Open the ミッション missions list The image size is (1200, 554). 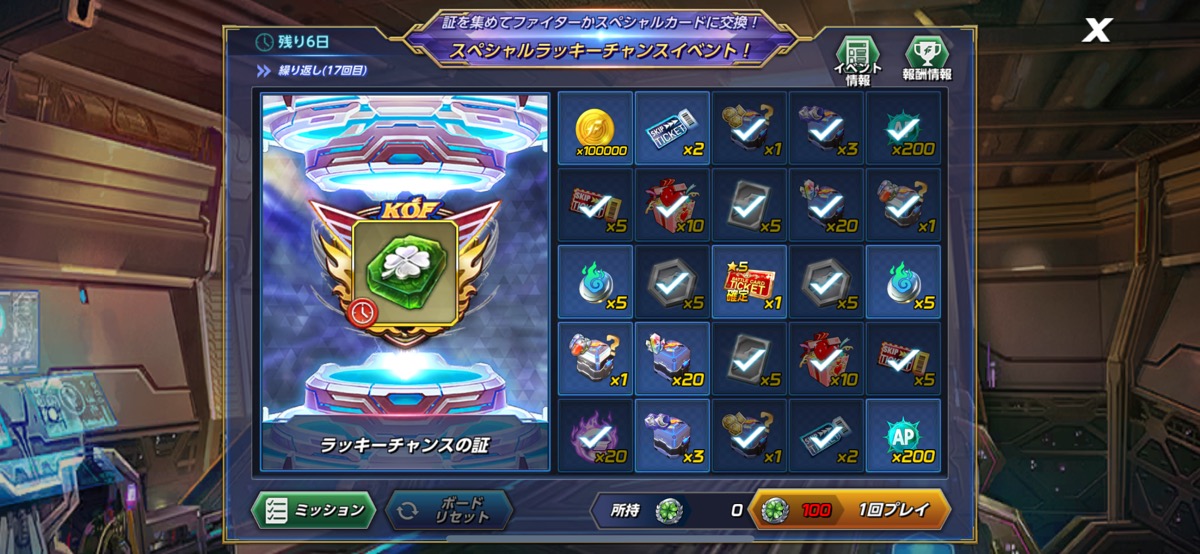[x=313, y=510]
